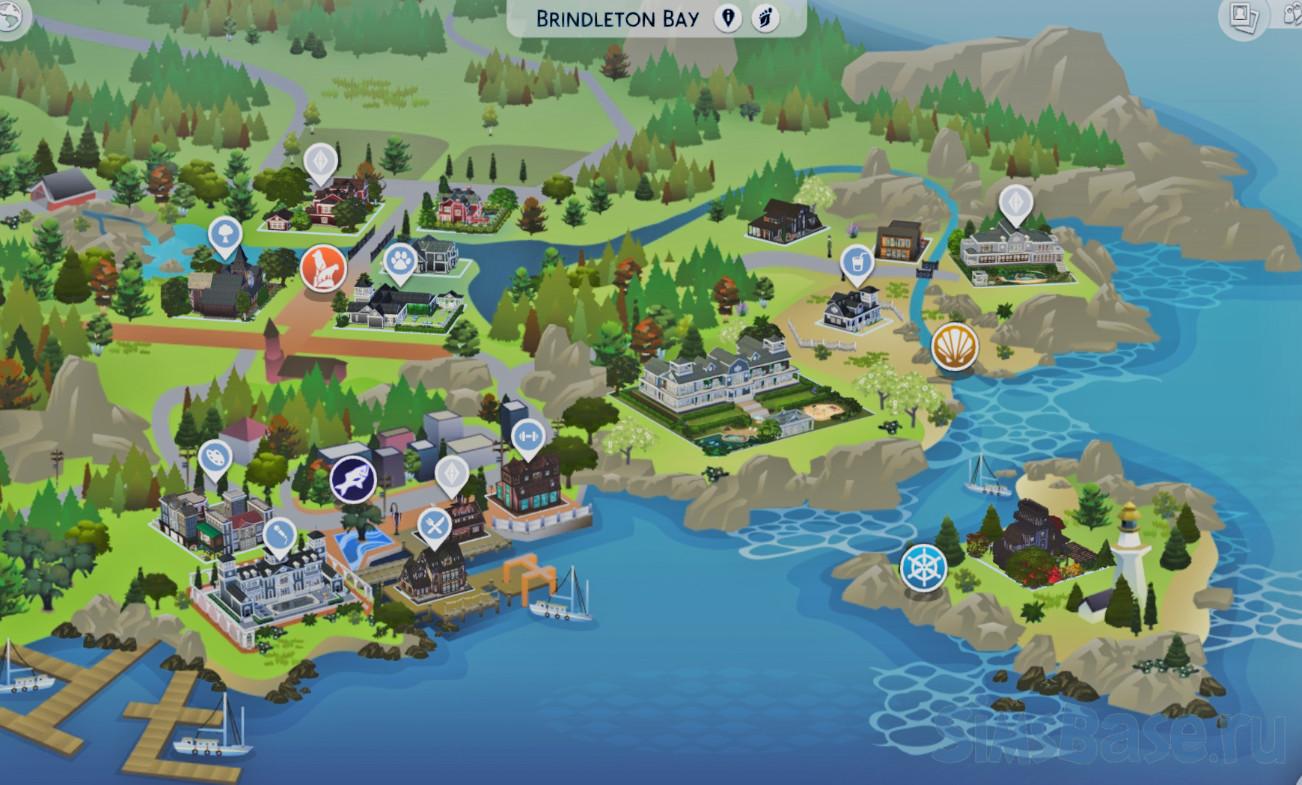The width and height of the screenshot is (1302, 785).
Task: Select the plumbob marker on the coastal mansion
Action: pos(1015,202)
